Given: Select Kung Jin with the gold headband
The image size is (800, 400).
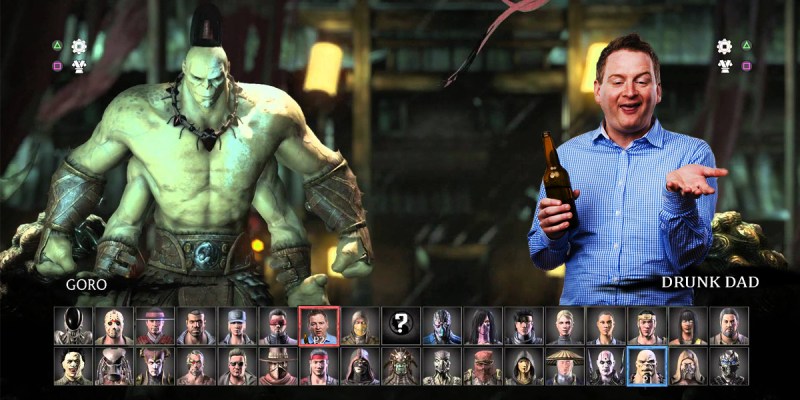Looking at the screenshot, I should click(x=647, y=325).
